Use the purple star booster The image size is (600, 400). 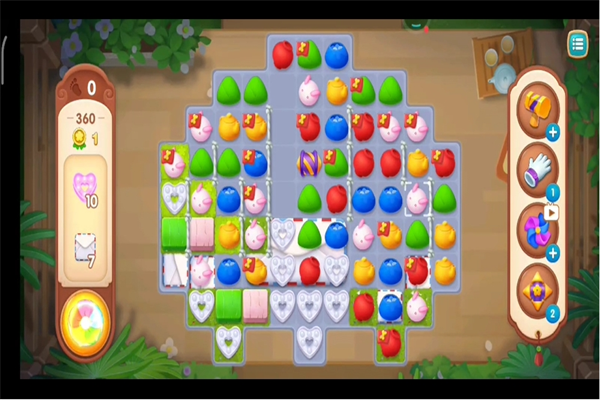coord(537,290)
